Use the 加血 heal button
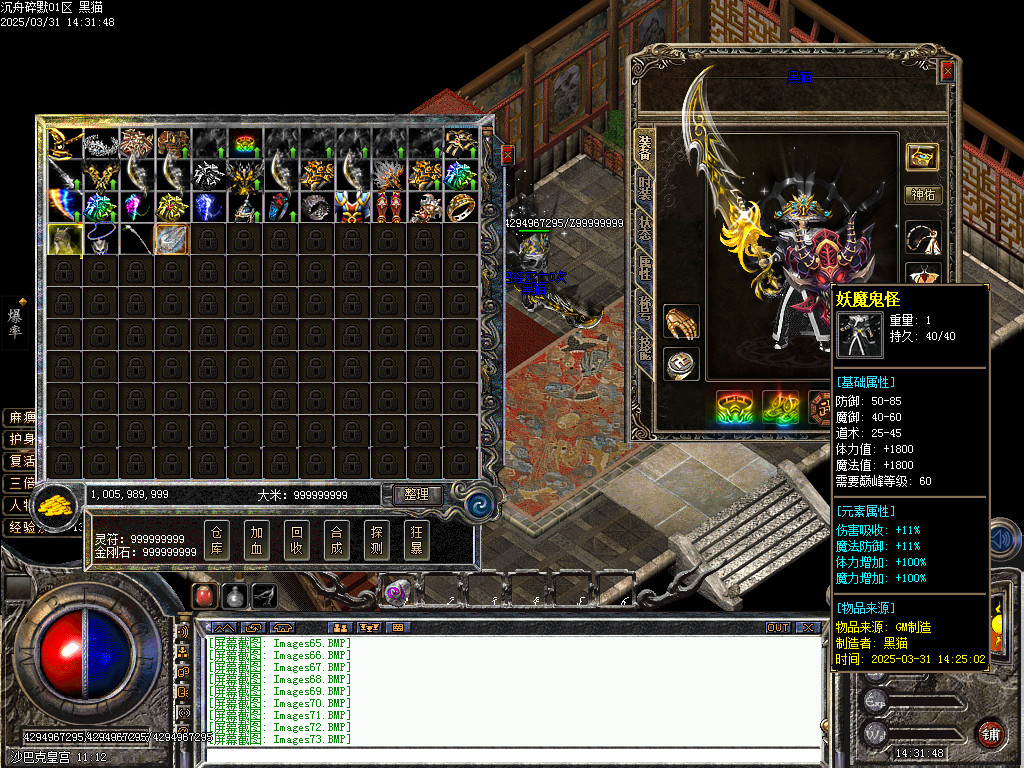The width and height of the screenshot is (1024, 768). click(257, 539)
